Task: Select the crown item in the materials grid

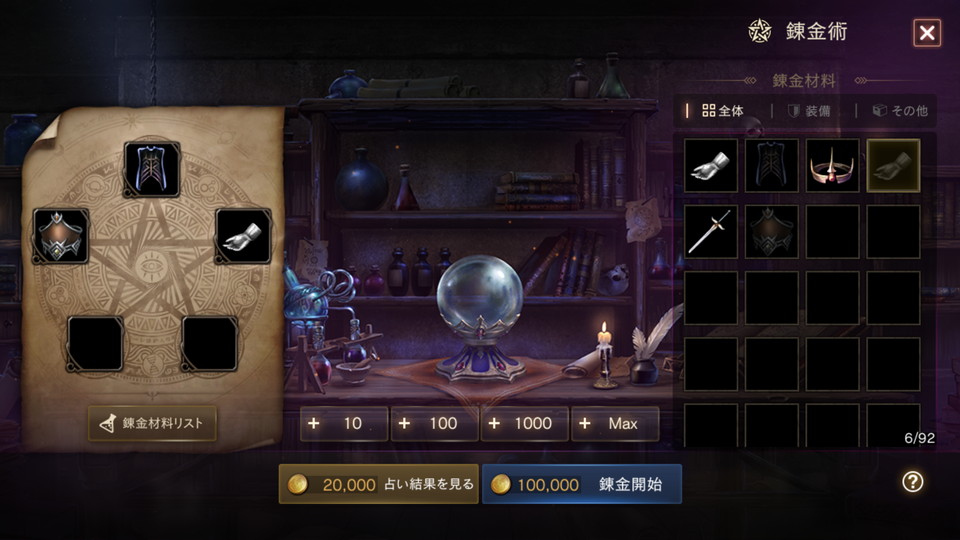Action: pos(833,166)
